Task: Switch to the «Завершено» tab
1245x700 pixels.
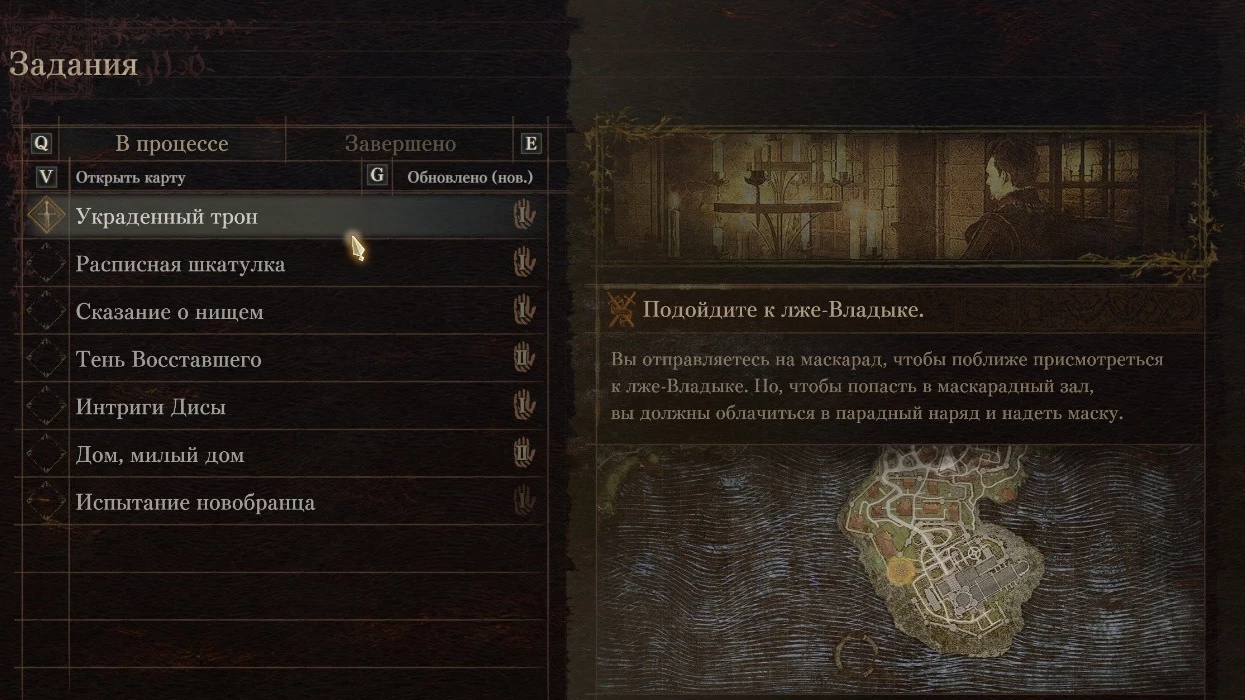Action: click(x=400, y=144)
